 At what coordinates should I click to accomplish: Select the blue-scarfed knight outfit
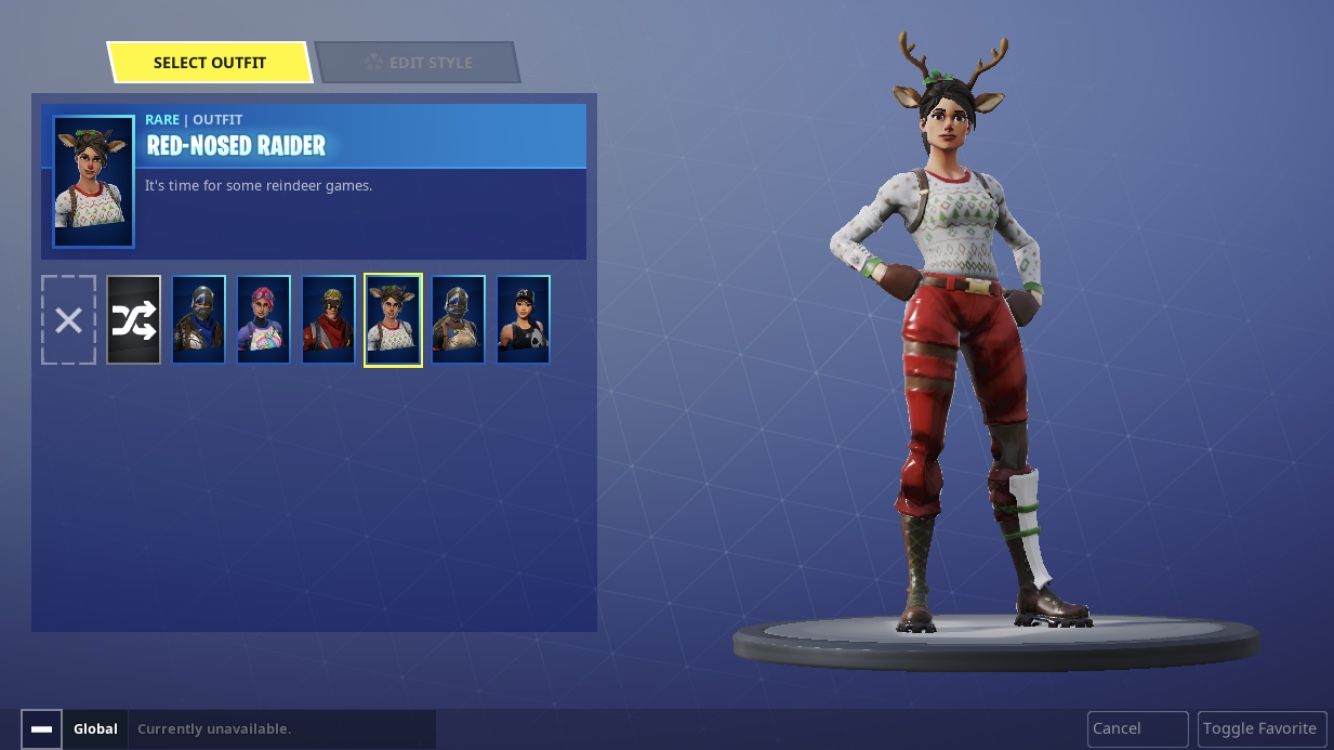[x=199, y=320]
